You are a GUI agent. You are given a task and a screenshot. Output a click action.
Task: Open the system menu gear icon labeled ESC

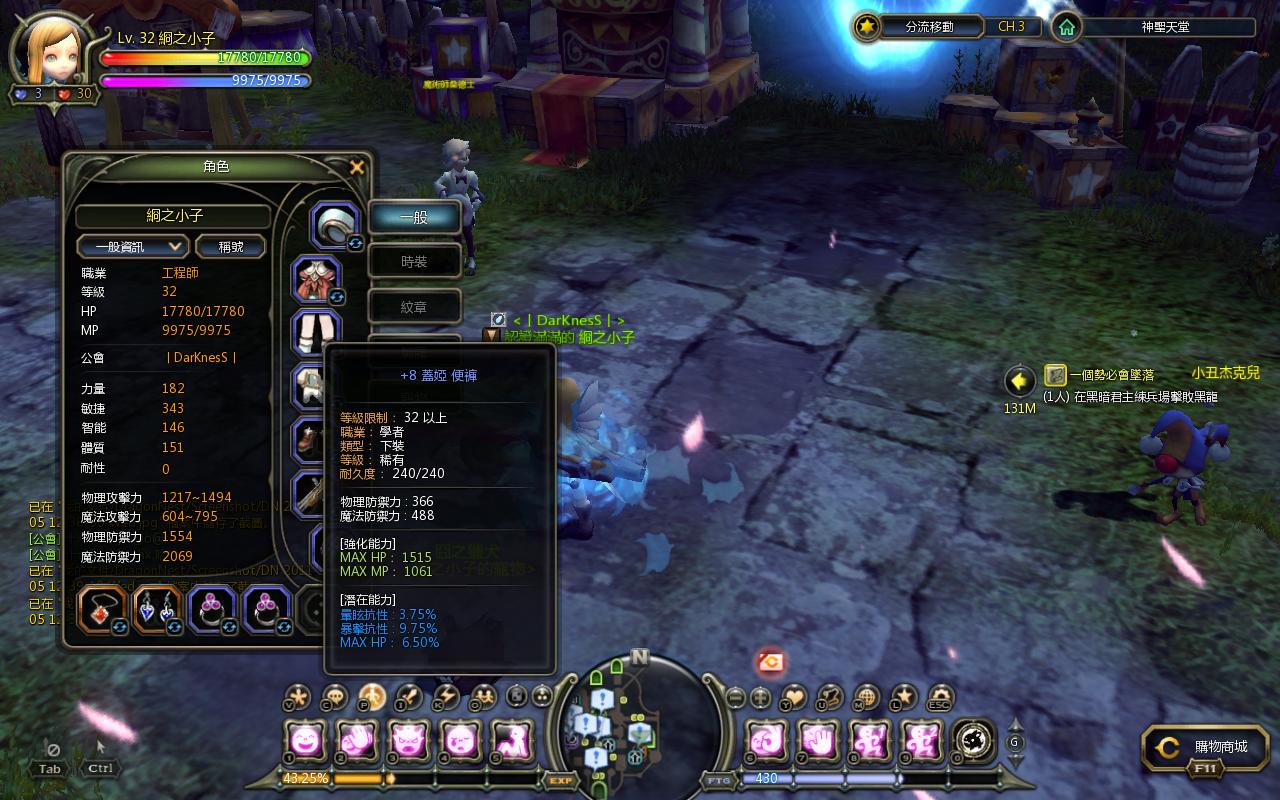click(x=940, y=697)
